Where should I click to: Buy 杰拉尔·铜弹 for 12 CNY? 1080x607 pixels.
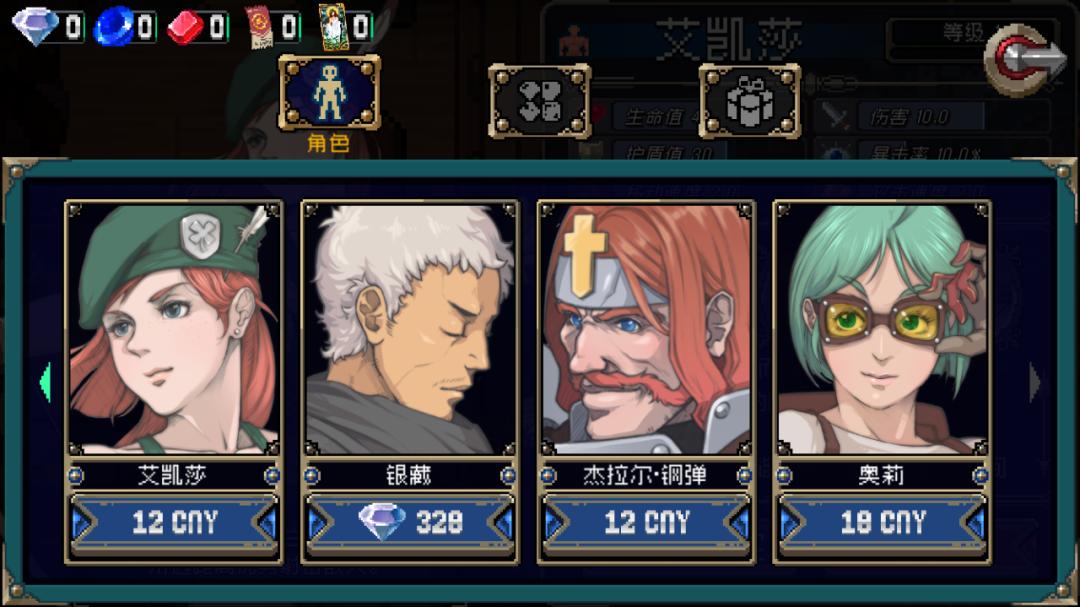(x=646, y=522)
